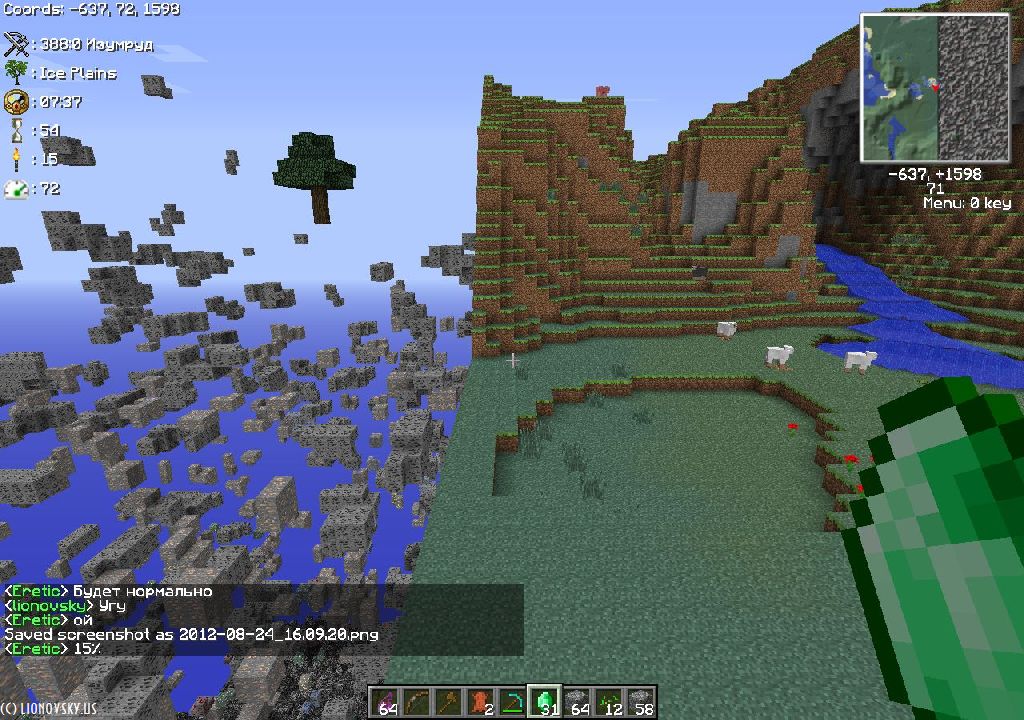Open the minimap in the corner
Image resolution: width=1024 pixels, height=720 pixels.
click(935, 88)
